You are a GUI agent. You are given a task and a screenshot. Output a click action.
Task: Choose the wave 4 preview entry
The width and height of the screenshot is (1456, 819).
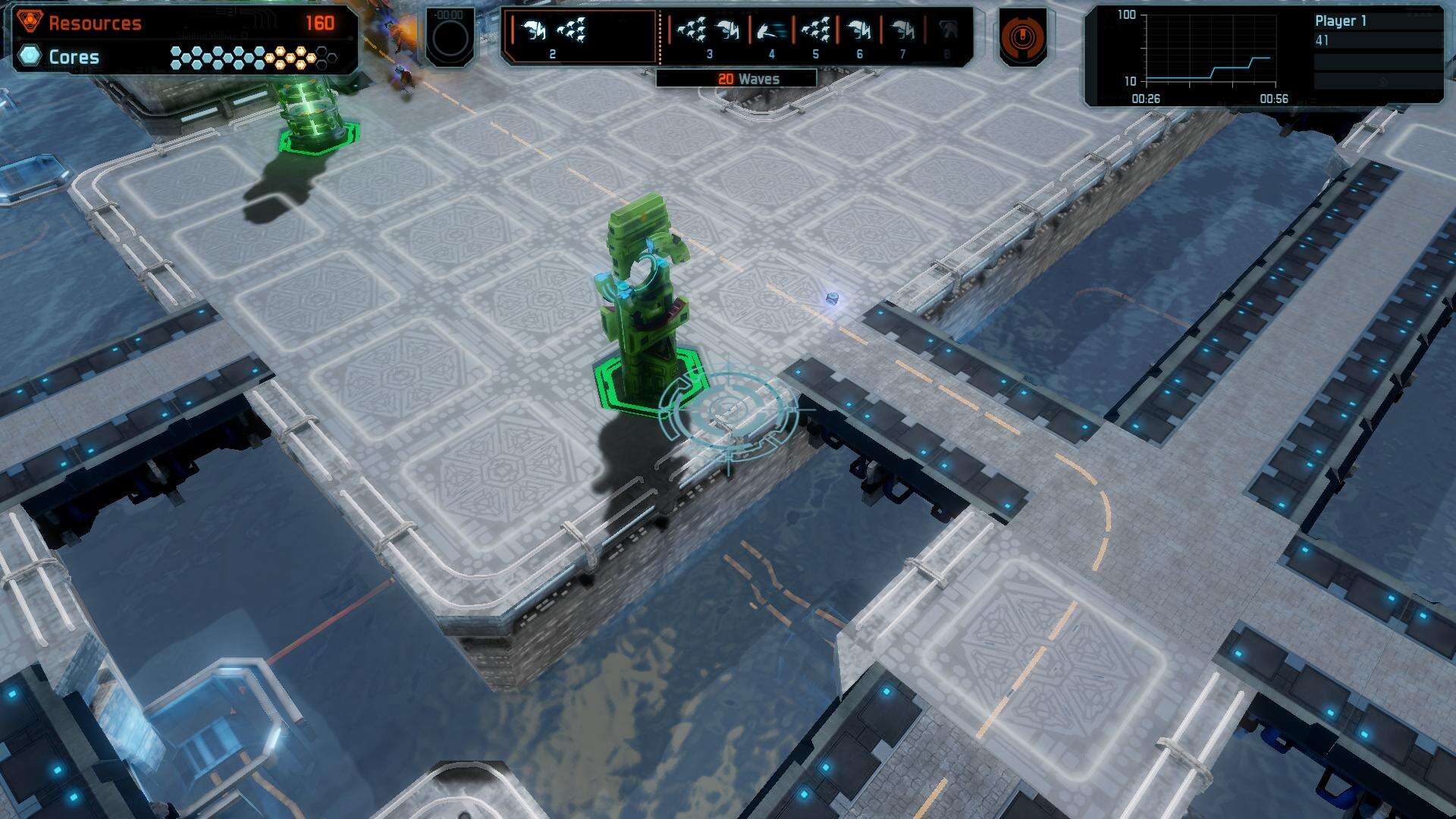pos(771,36)
